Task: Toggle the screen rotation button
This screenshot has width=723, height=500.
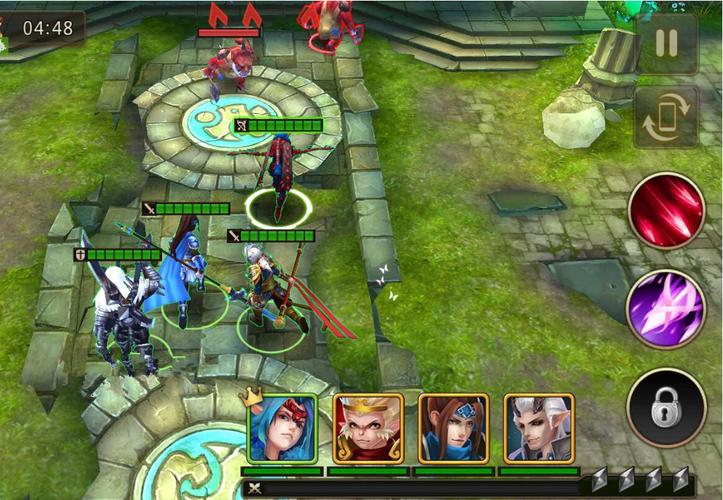Action: click(667, 117)
